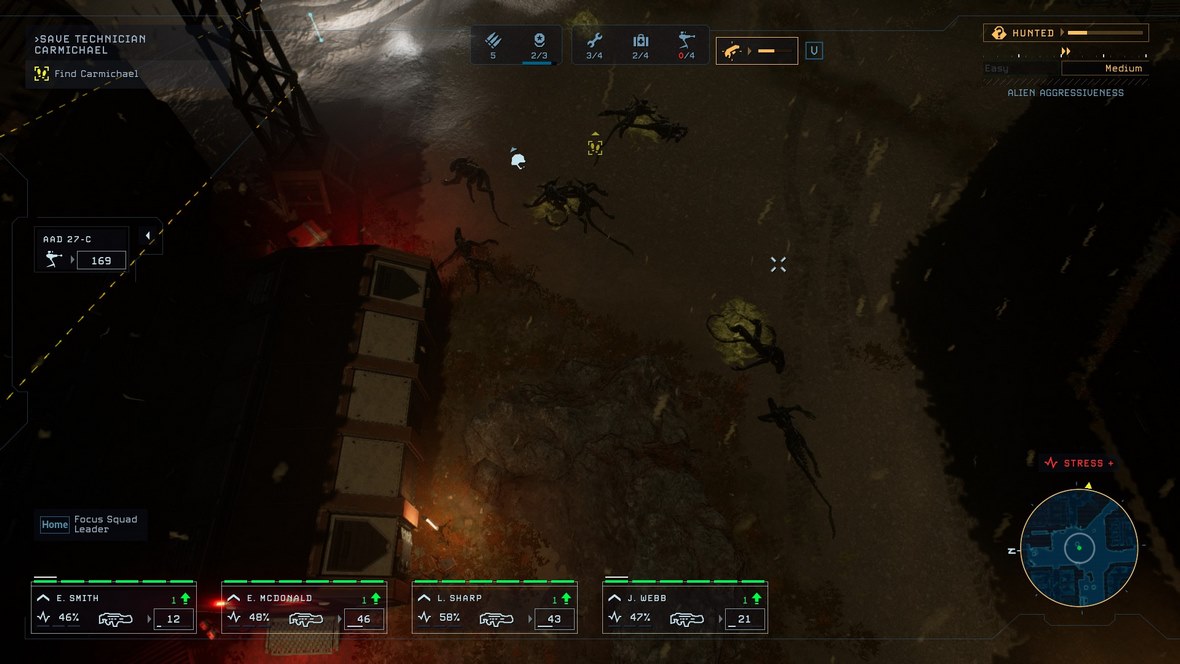Select marine L. Sharp's squad card

494,608
